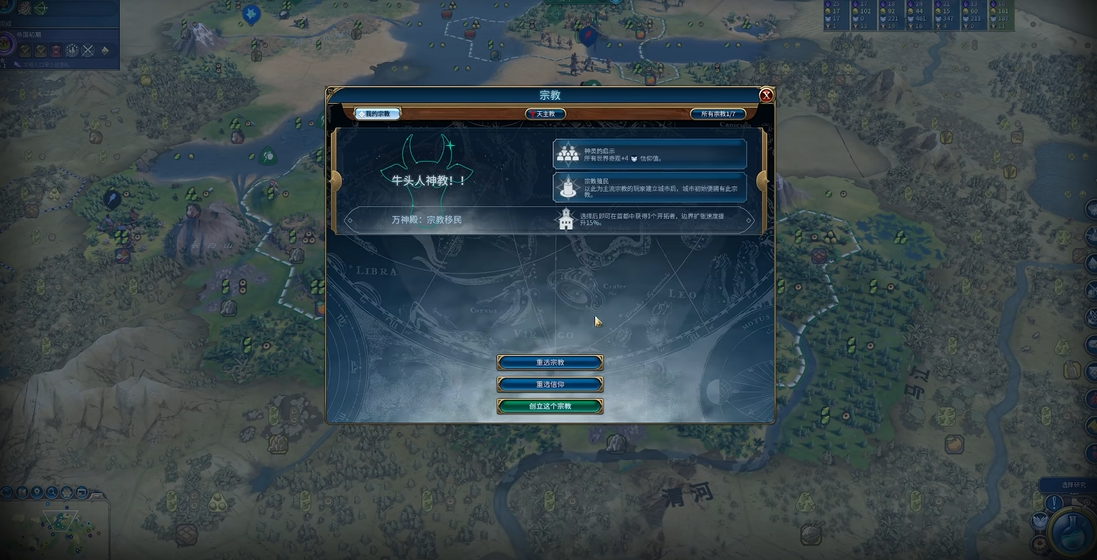Viewport: 1097px width, 560px height.
Task: Click the 重选信仰 button
Action: (550, 384)
